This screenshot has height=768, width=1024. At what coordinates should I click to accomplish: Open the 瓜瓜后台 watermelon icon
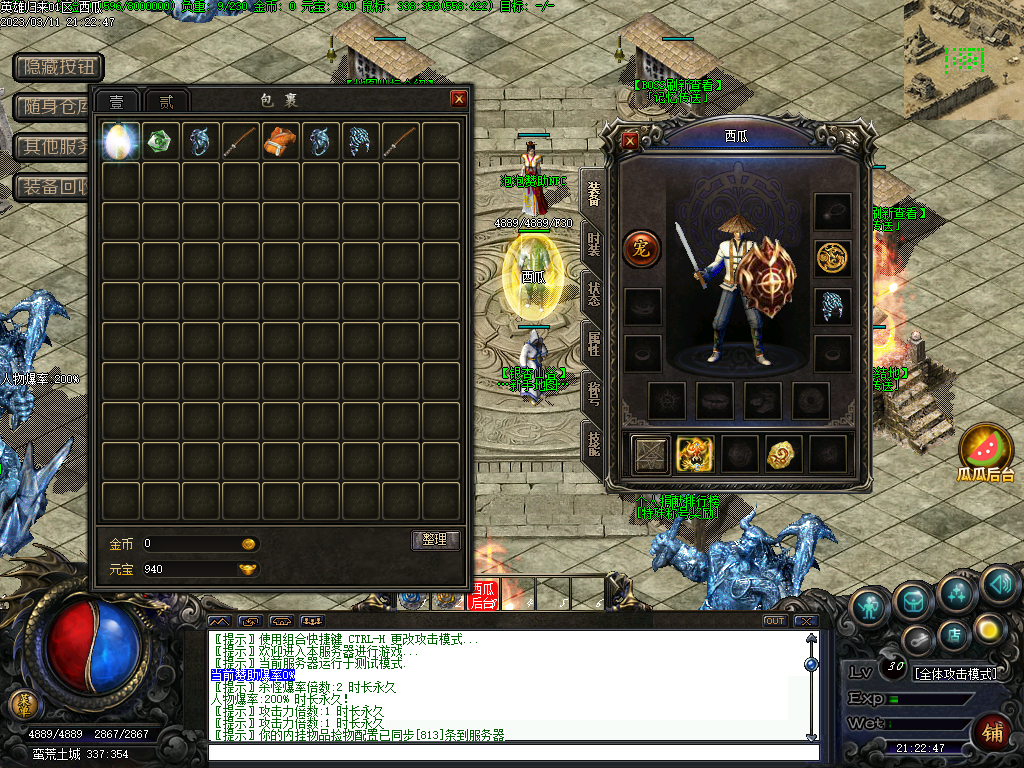tap(986, 450)
